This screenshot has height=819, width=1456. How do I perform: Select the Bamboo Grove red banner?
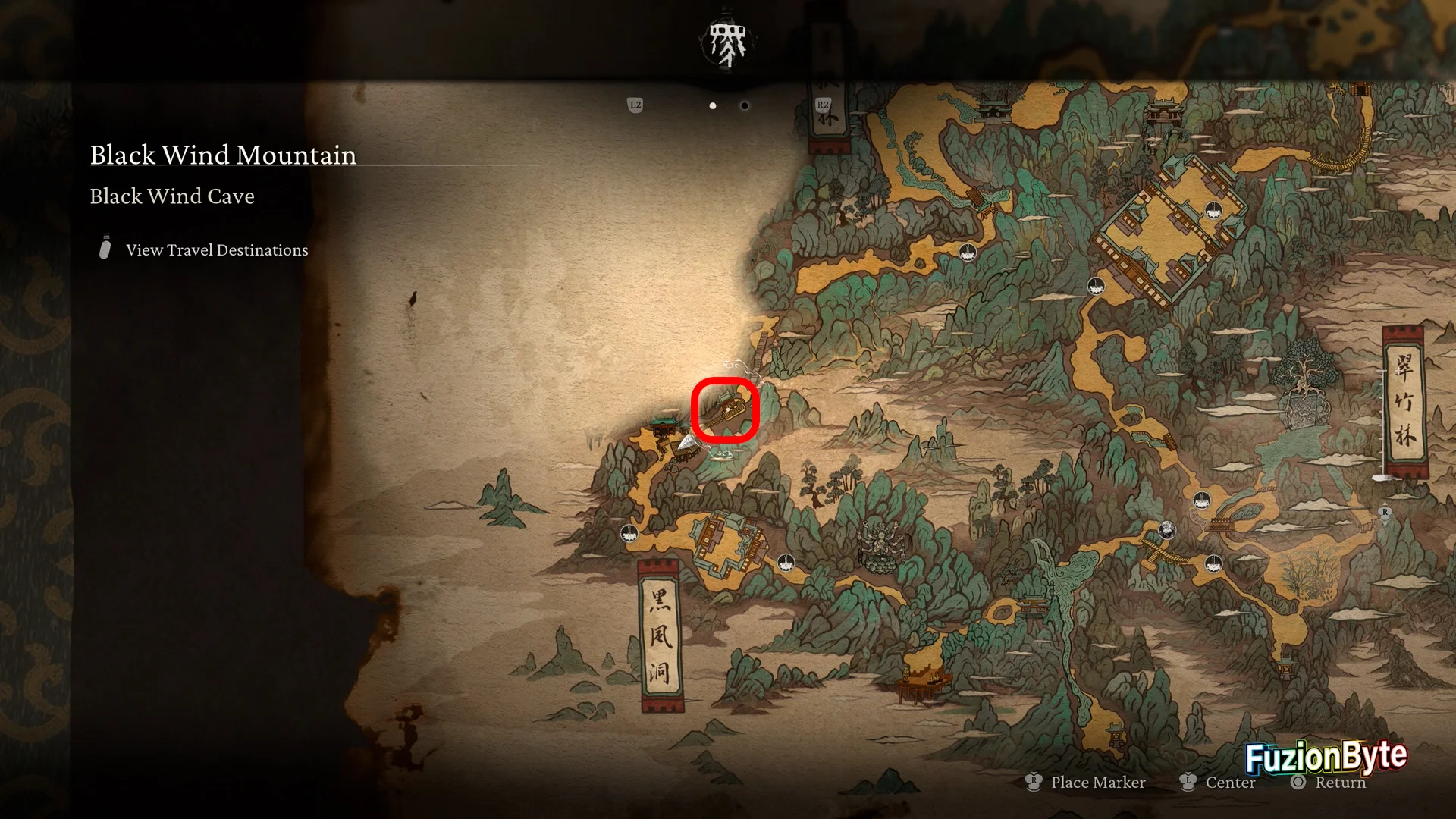[1404, 401]
